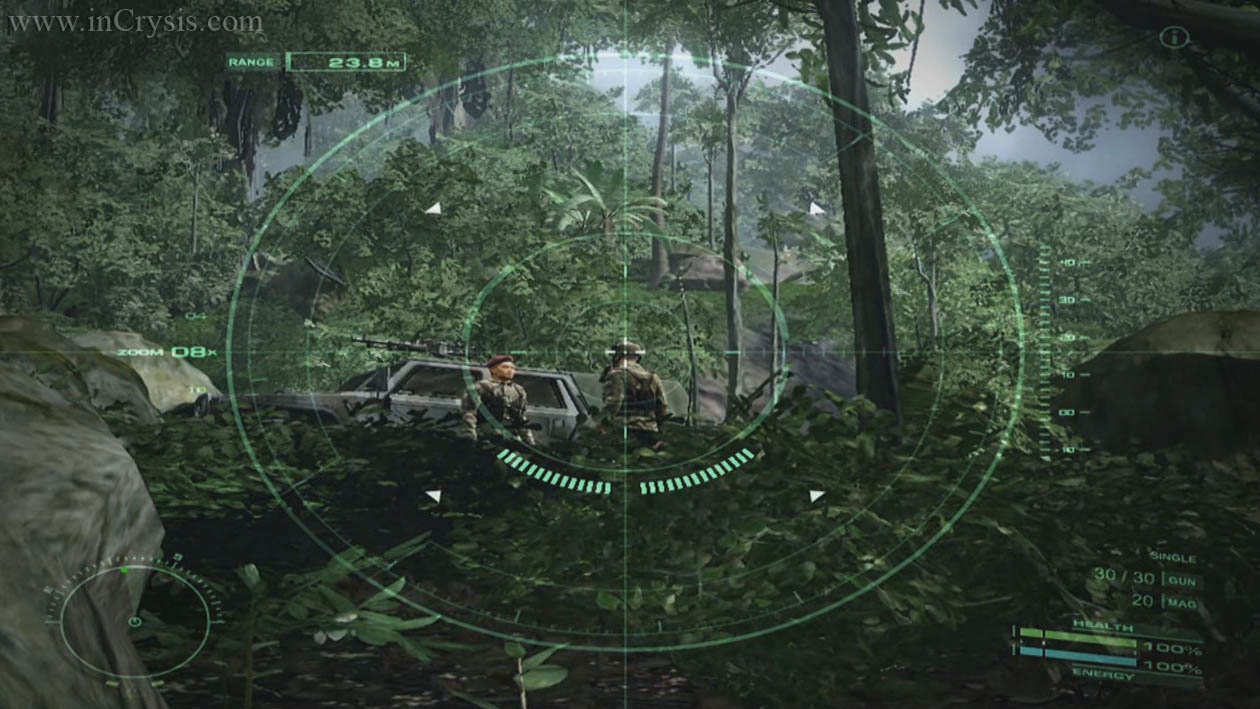Select the green objective marker on the radar
The width and height of the screenshot is (1260, 709).
pos(123,571)
